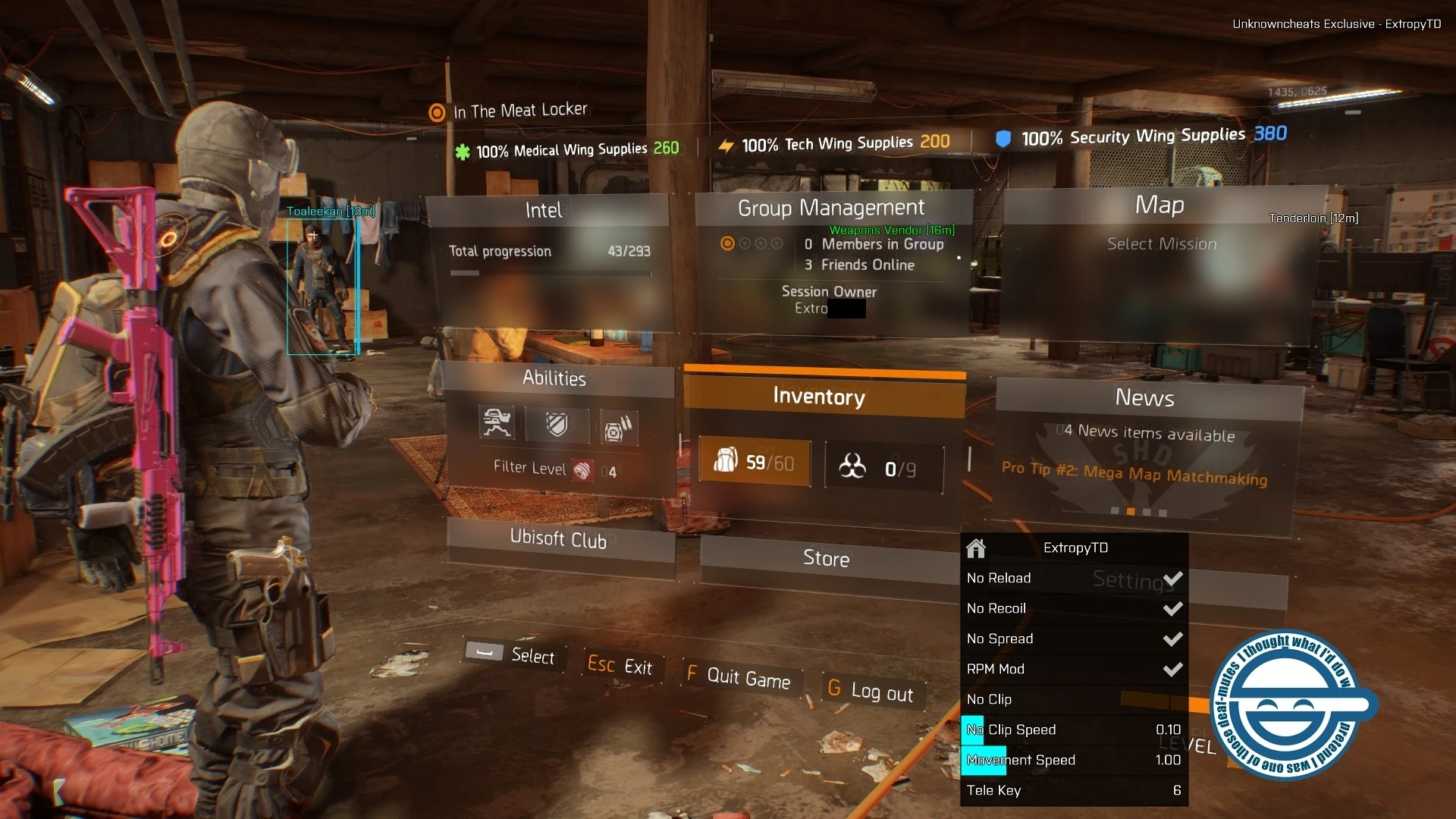
Task: Switch to the Inventory tab
Action: pyautogui.click(x=819, y=397)
